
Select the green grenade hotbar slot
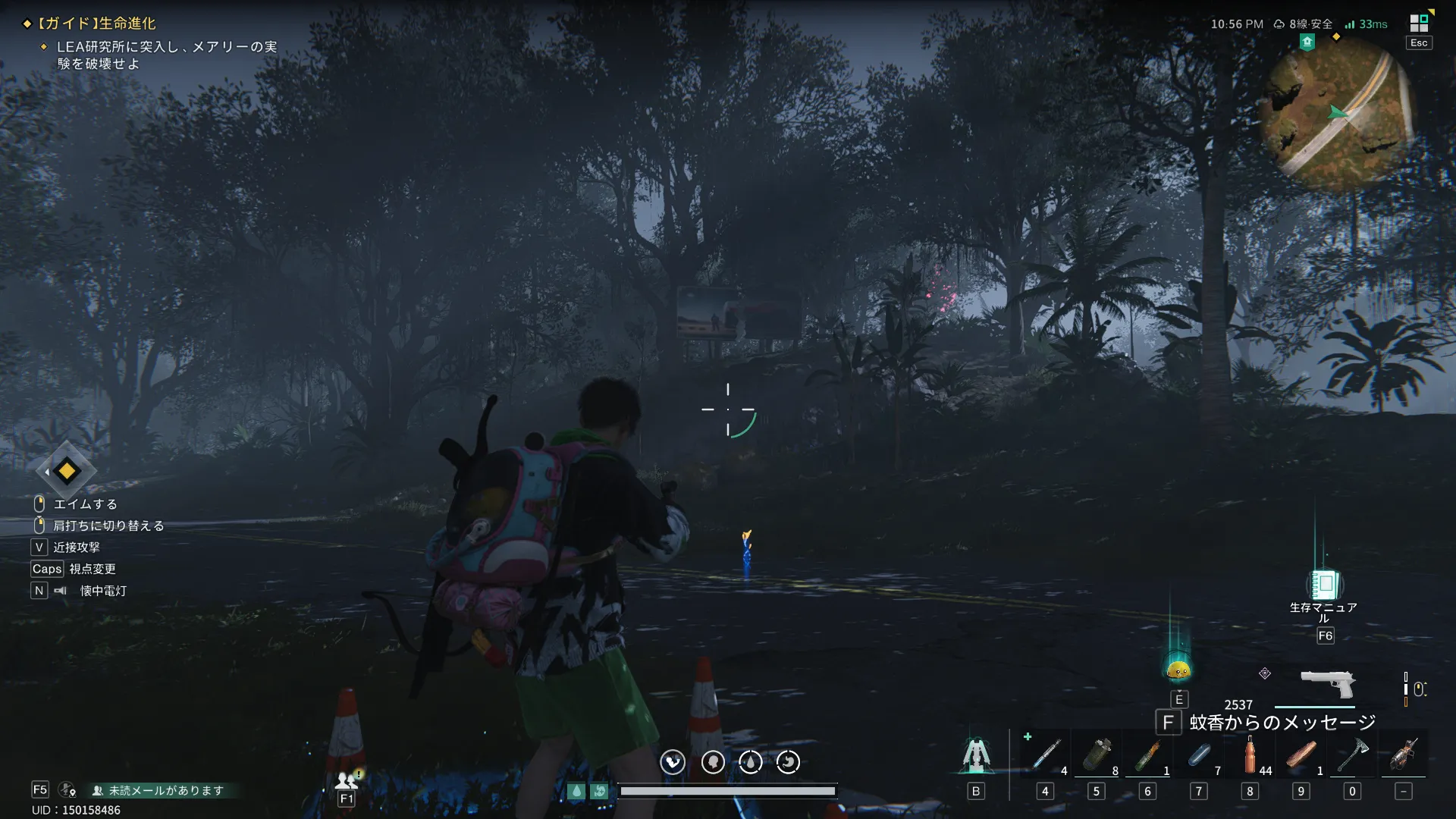click(x=1097, y=755)
